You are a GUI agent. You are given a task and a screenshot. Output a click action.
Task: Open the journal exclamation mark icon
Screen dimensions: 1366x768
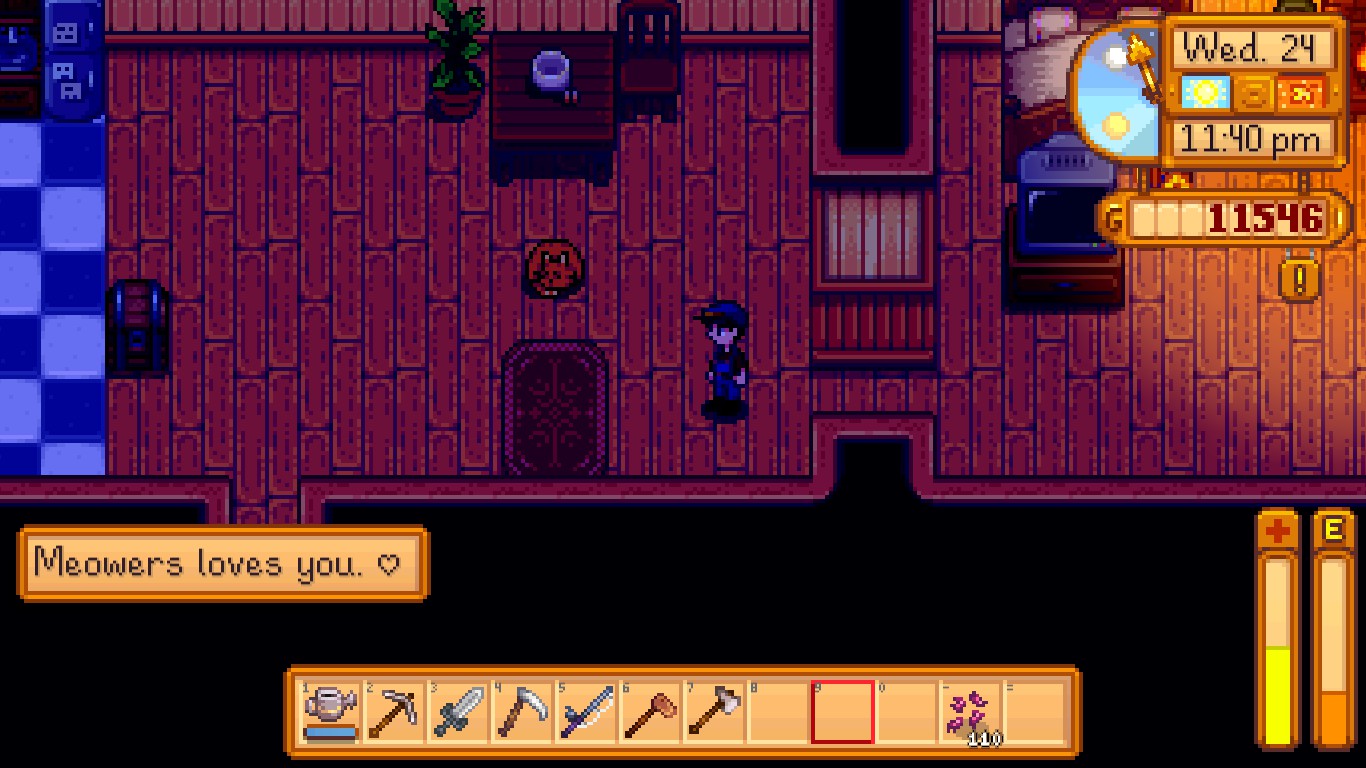(1299, 280)
